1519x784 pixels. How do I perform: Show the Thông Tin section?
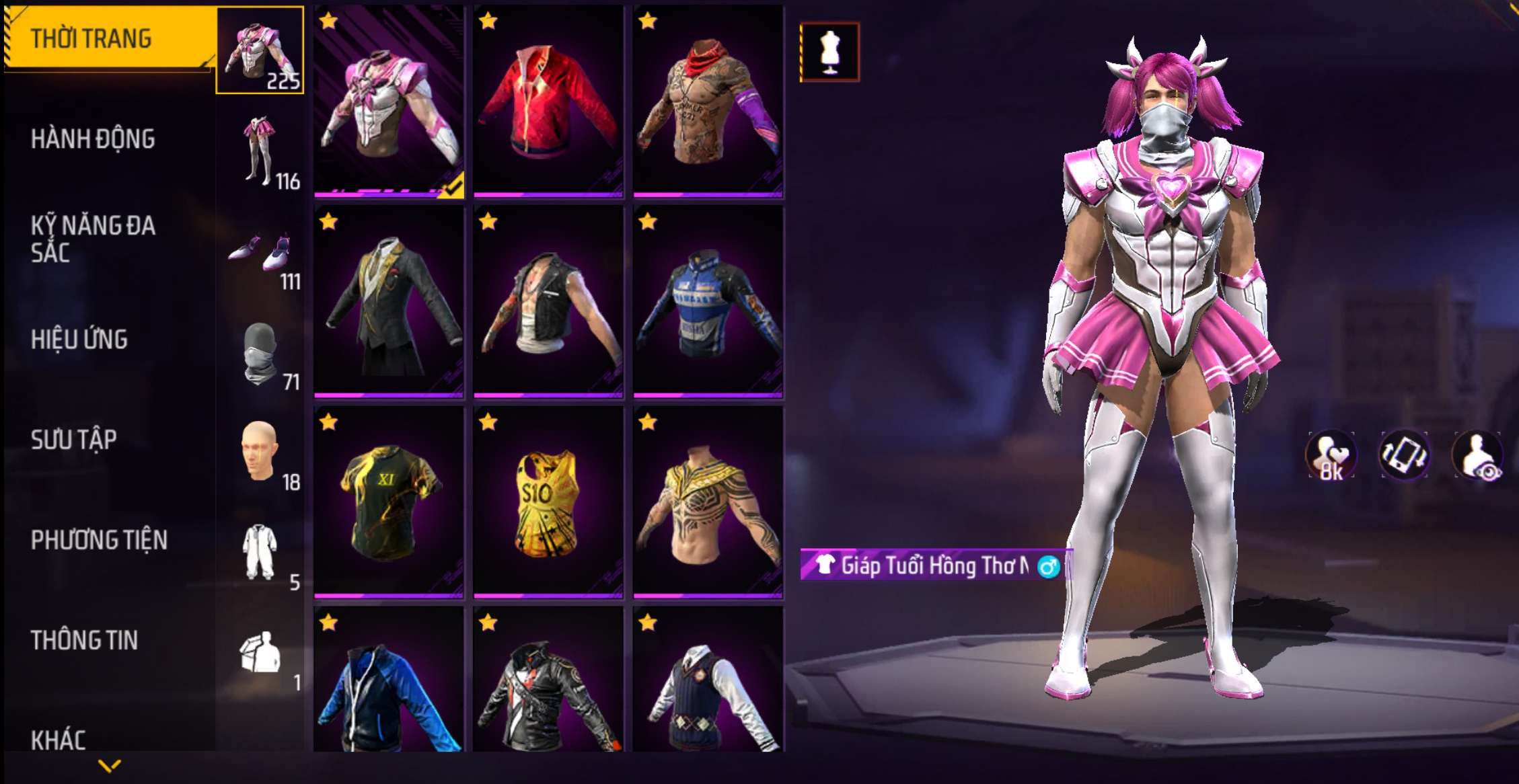click(84, 640)
